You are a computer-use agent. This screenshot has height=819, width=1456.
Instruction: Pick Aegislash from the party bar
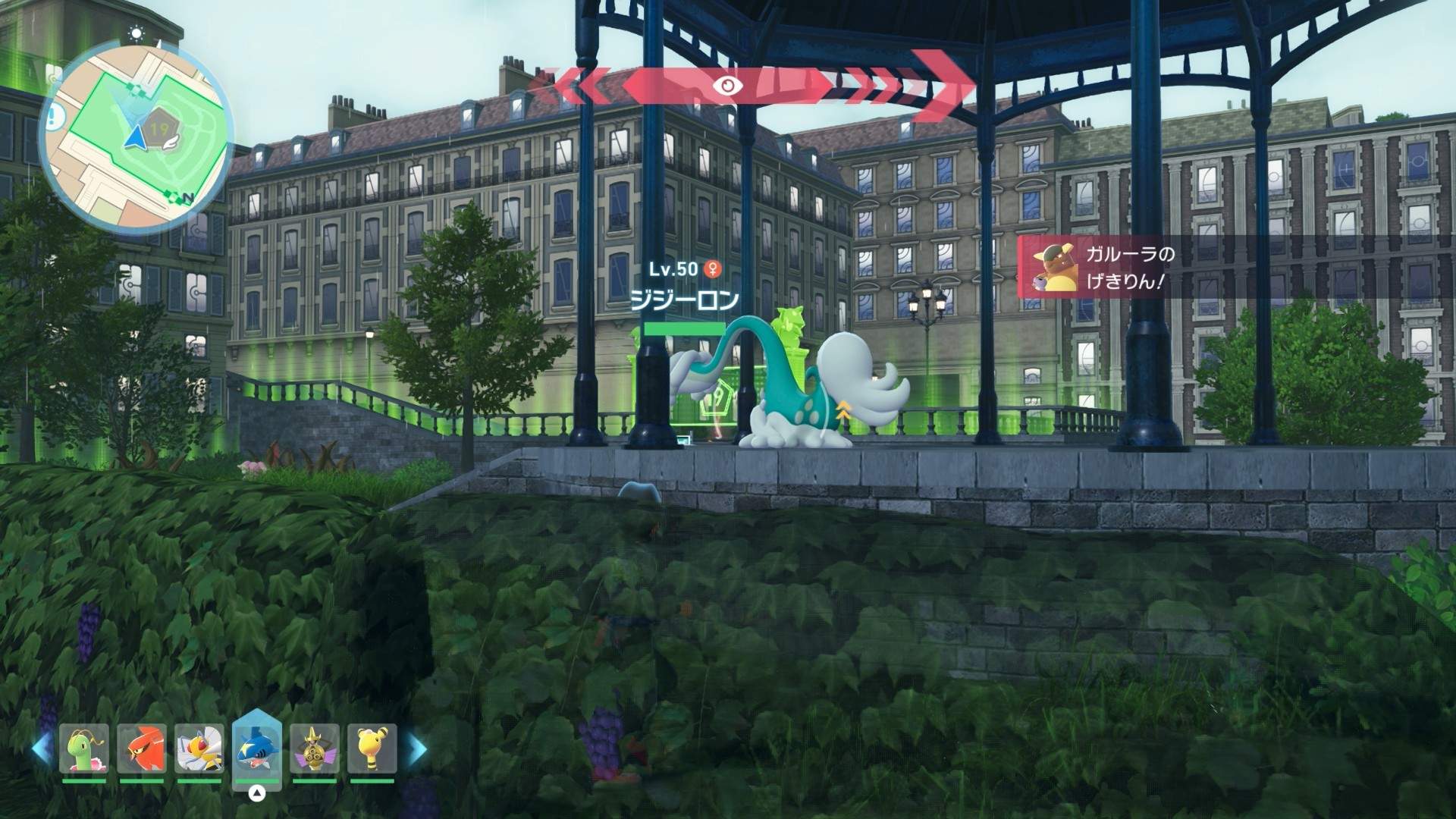click(x=315, y=748)
